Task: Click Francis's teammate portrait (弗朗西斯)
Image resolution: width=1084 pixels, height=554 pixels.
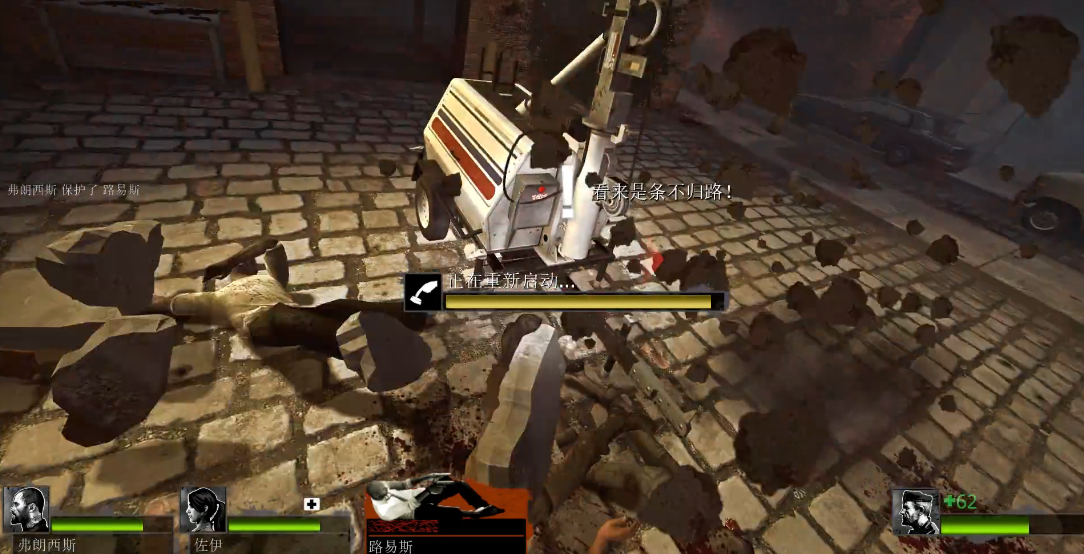Action: [x=27, y=509]
